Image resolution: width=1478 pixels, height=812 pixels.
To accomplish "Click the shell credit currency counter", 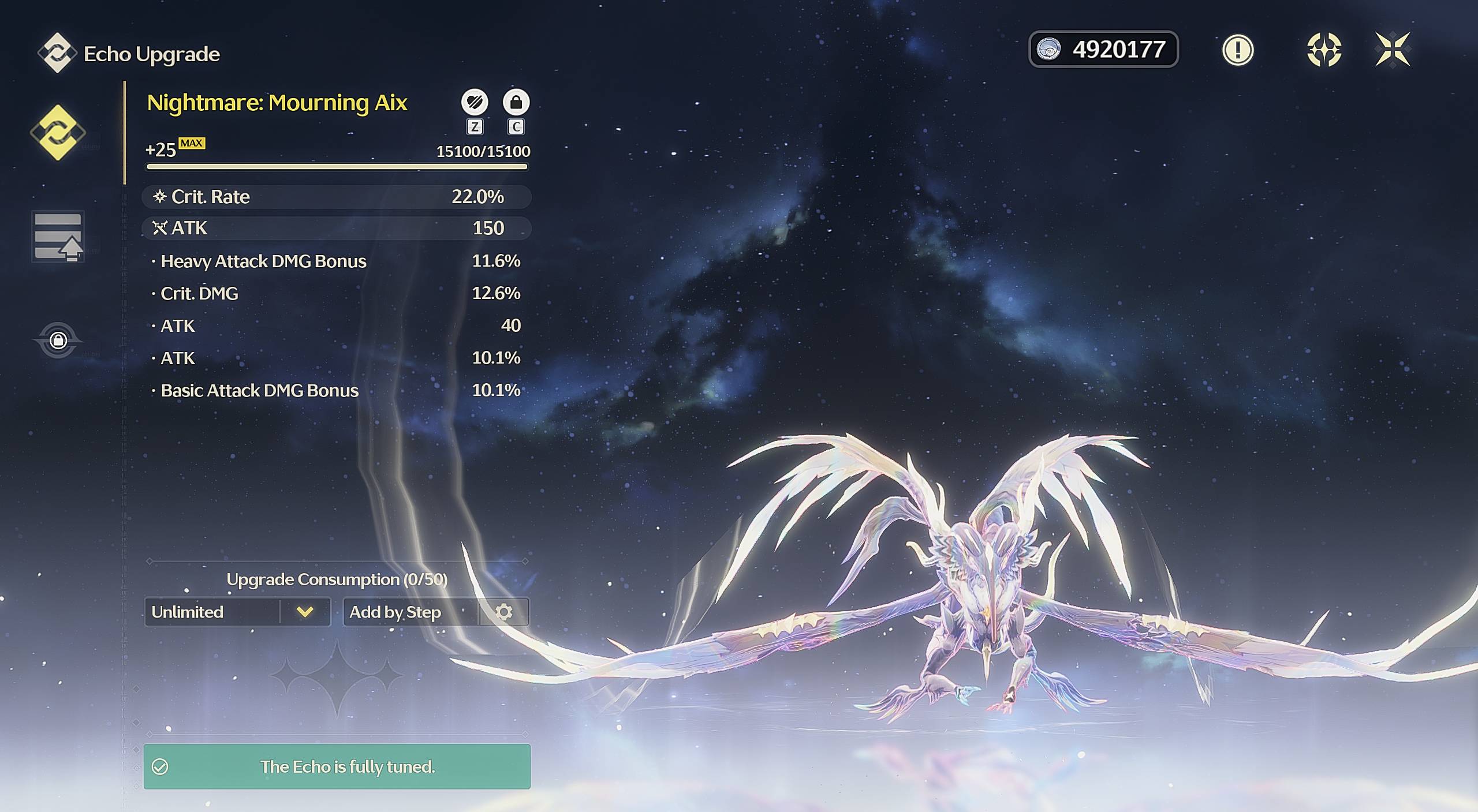I will 1103,50.
